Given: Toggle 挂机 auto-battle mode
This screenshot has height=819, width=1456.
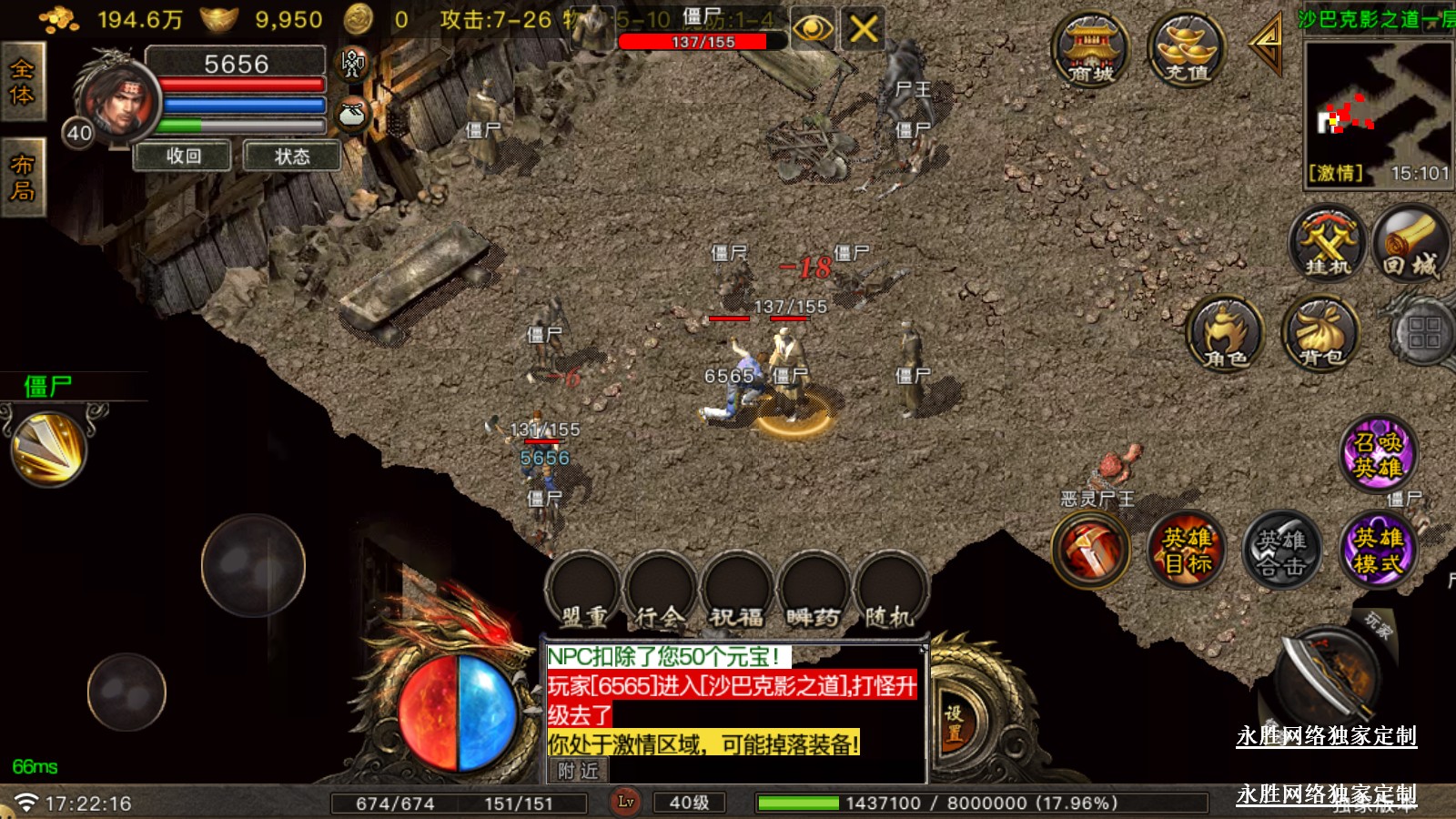Looking at the screenshot, I should pyautogui.click(x=1328, y=244).
